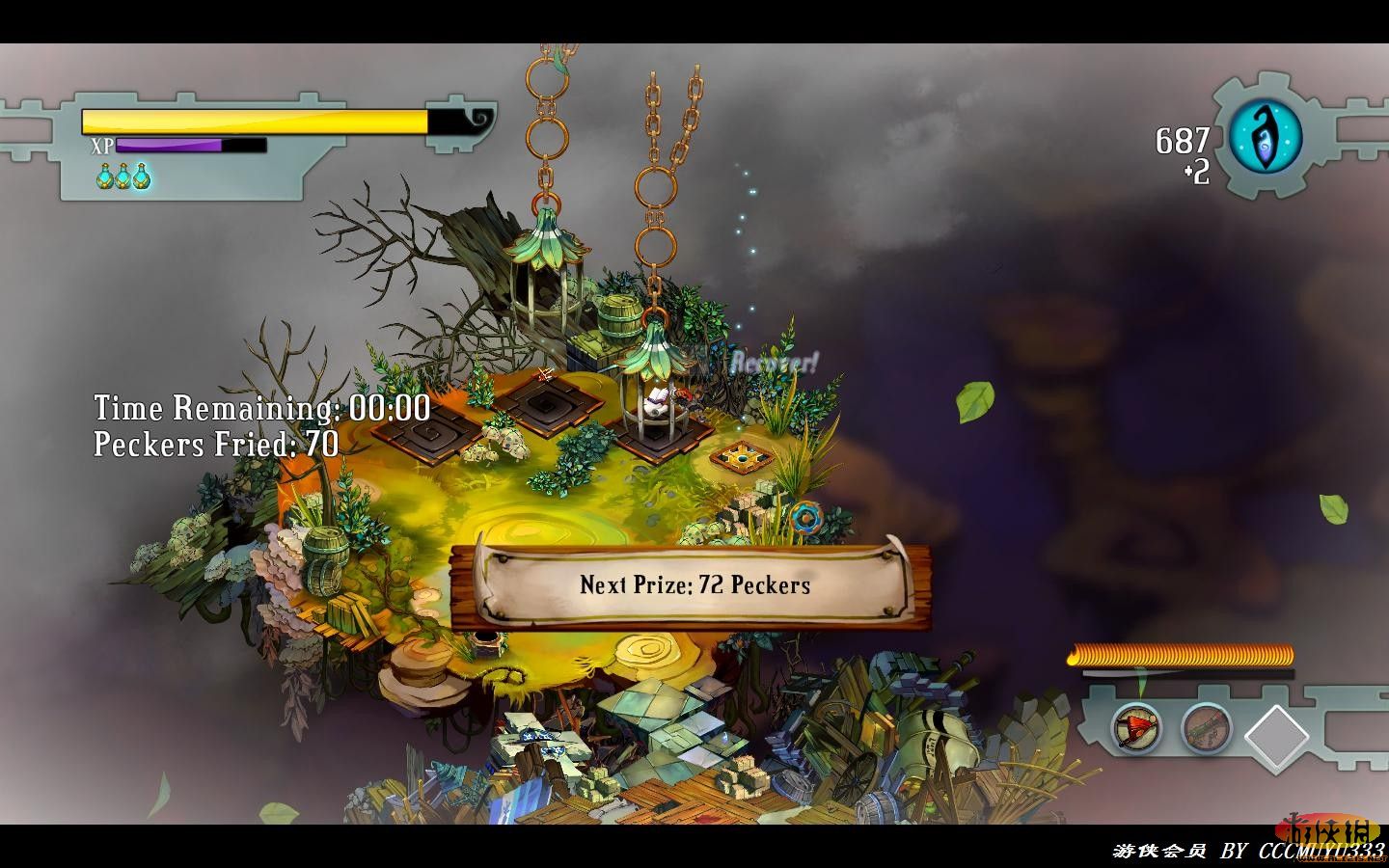Select the red Fire Bellows weapon icon

pos(1136,726)
